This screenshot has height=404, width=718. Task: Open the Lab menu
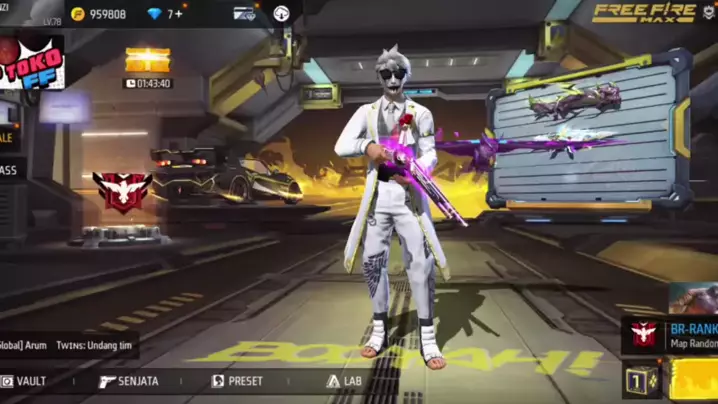(x=344, y=381)
